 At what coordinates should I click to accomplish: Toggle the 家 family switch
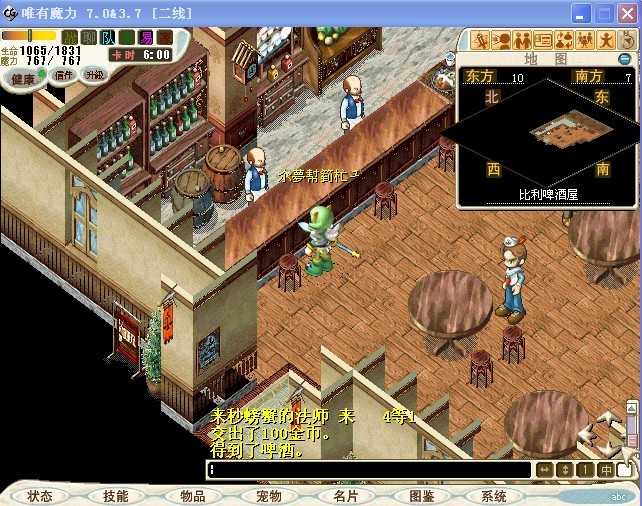[164, 37]
